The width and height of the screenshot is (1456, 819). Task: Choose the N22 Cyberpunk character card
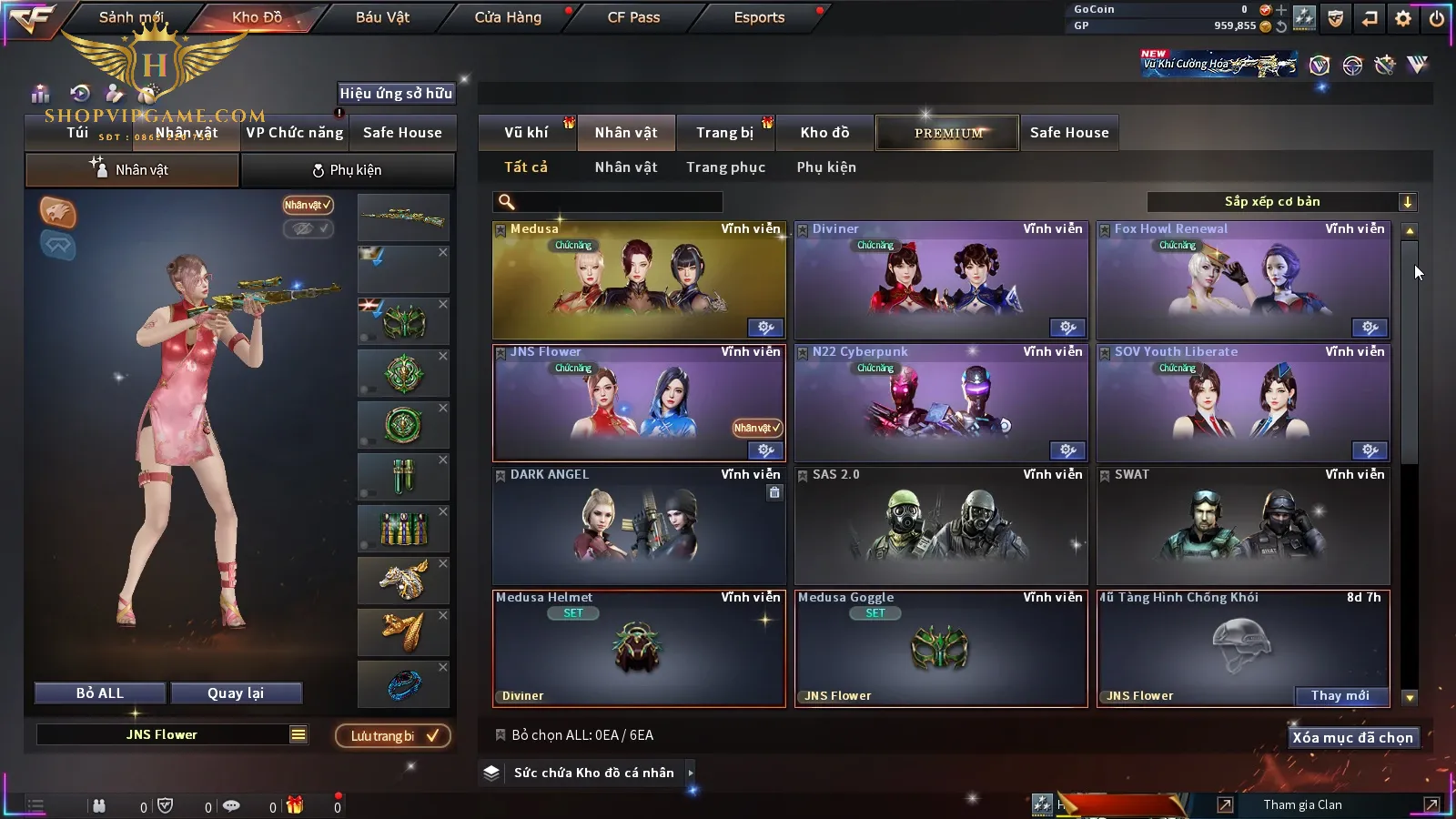coord(941,403)
